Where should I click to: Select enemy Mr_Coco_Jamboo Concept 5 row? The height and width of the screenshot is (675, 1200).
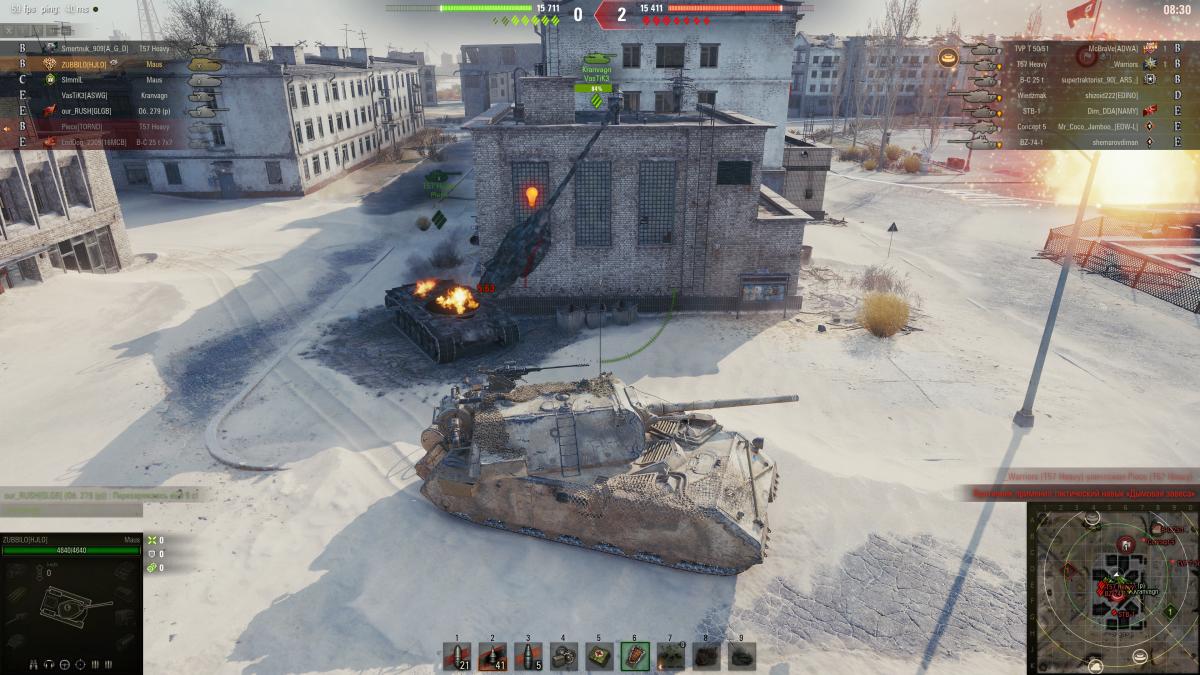pyautogui.click(x=1060, y=127)
